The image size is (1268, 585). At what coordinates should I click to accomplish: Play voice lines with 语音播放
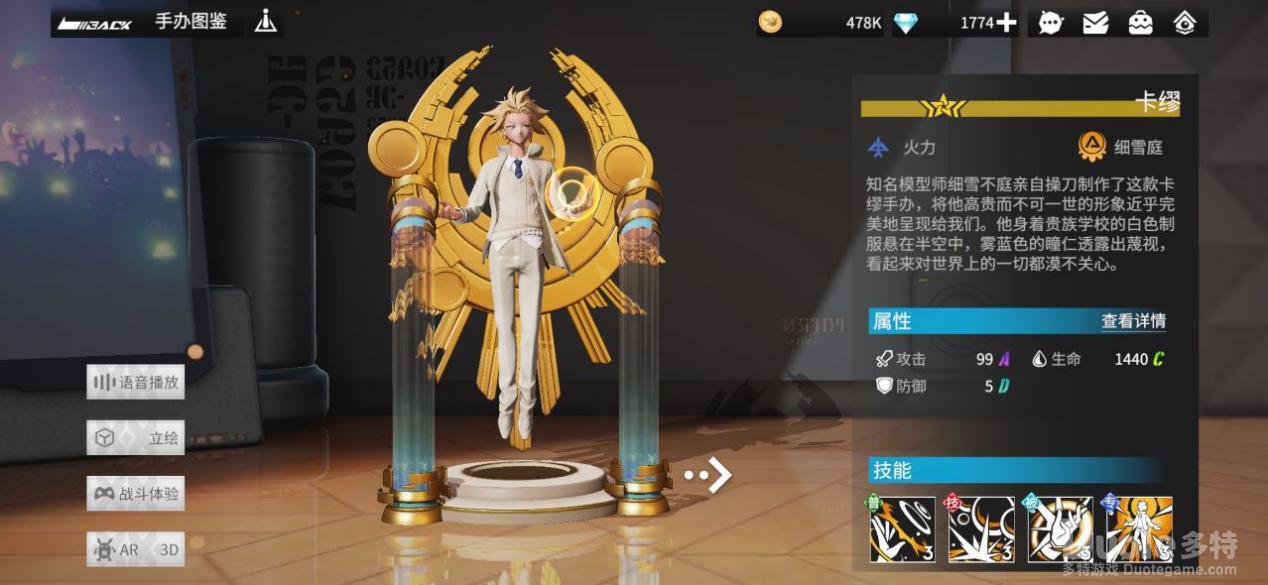click(x=136, y=382)
